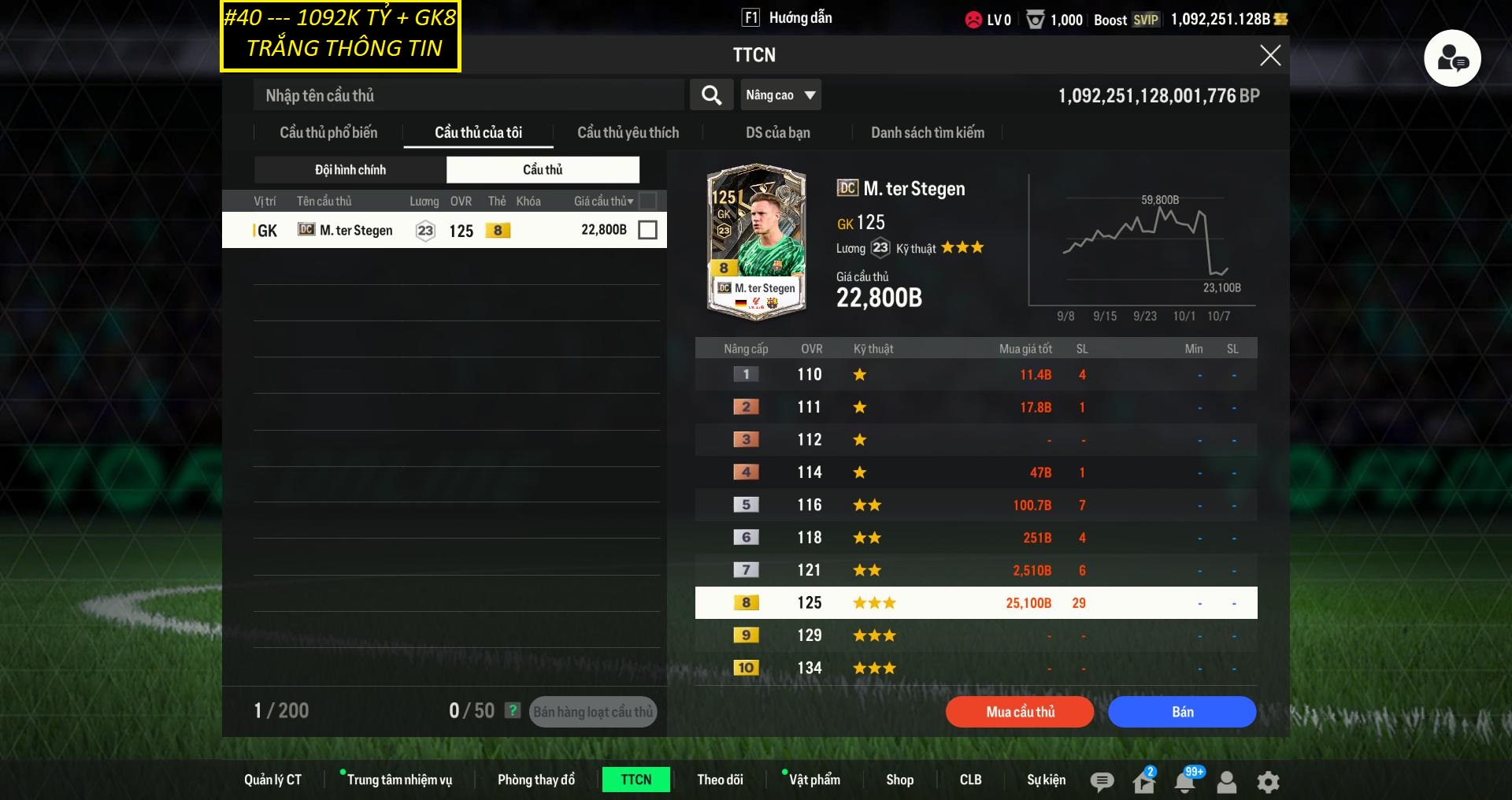Image resolution: width=1512 pixels, height=800 pixels.
Task: Choose the upgrade level 5 row
Action: 976,505
